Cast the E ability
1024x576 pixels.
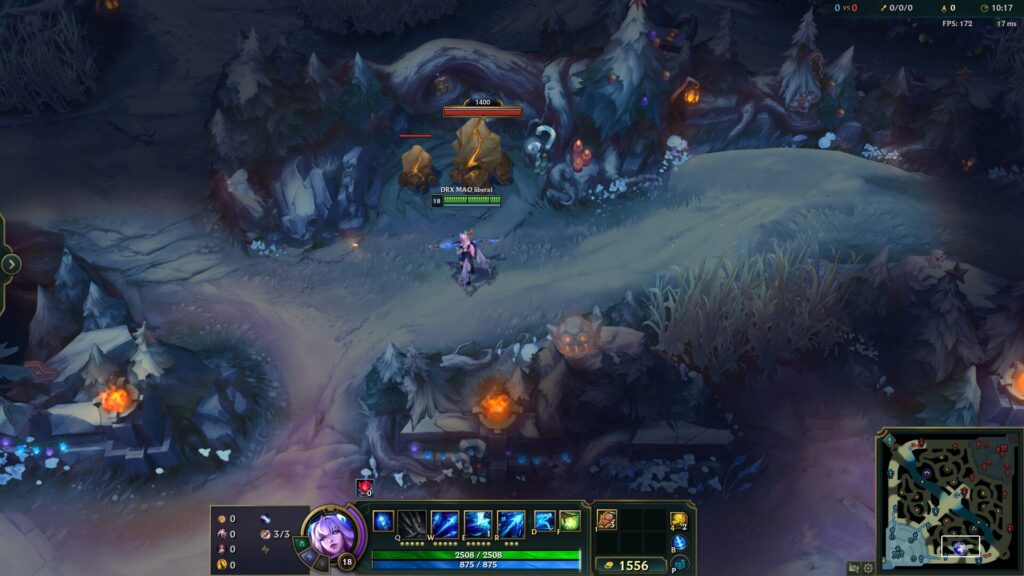[x=478, y=523]
